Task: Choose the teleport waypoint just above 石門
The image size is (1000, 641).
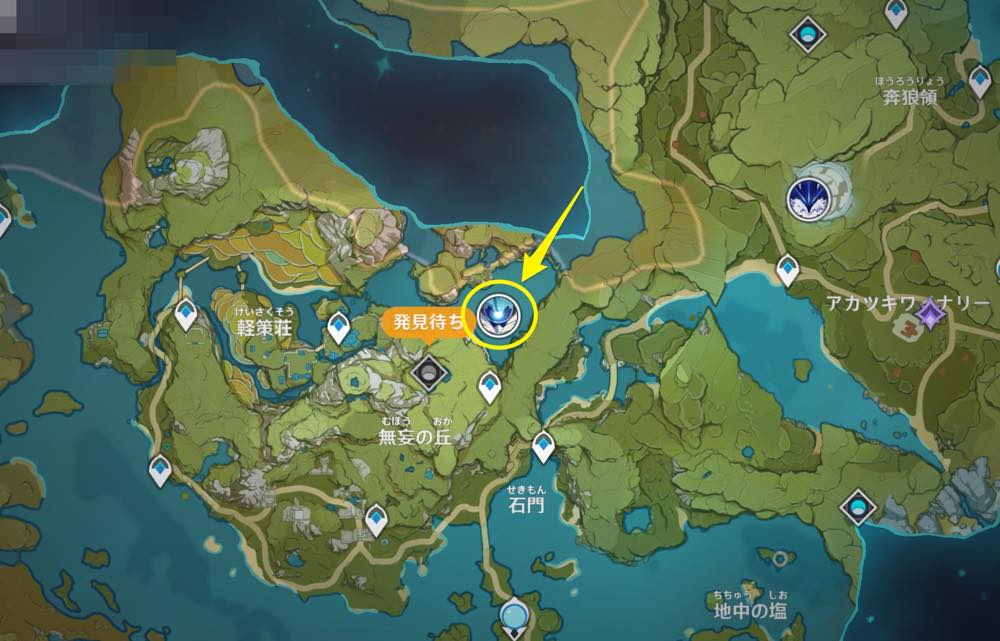Action: coord(543,444)
